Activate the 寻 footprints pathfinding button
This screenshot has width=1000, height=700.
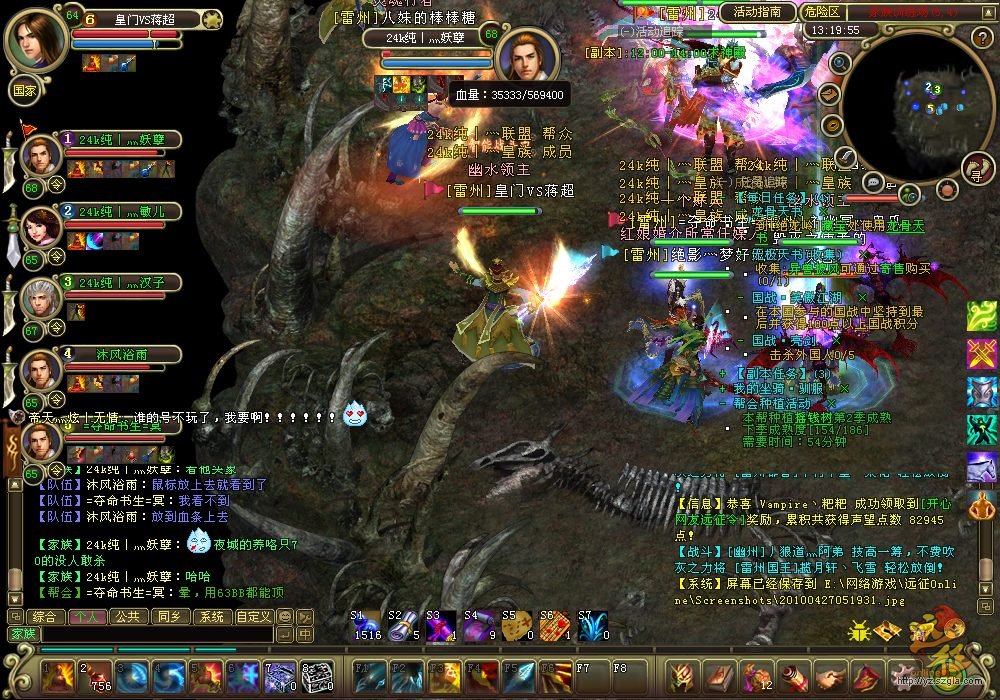(x=977, y=170)
